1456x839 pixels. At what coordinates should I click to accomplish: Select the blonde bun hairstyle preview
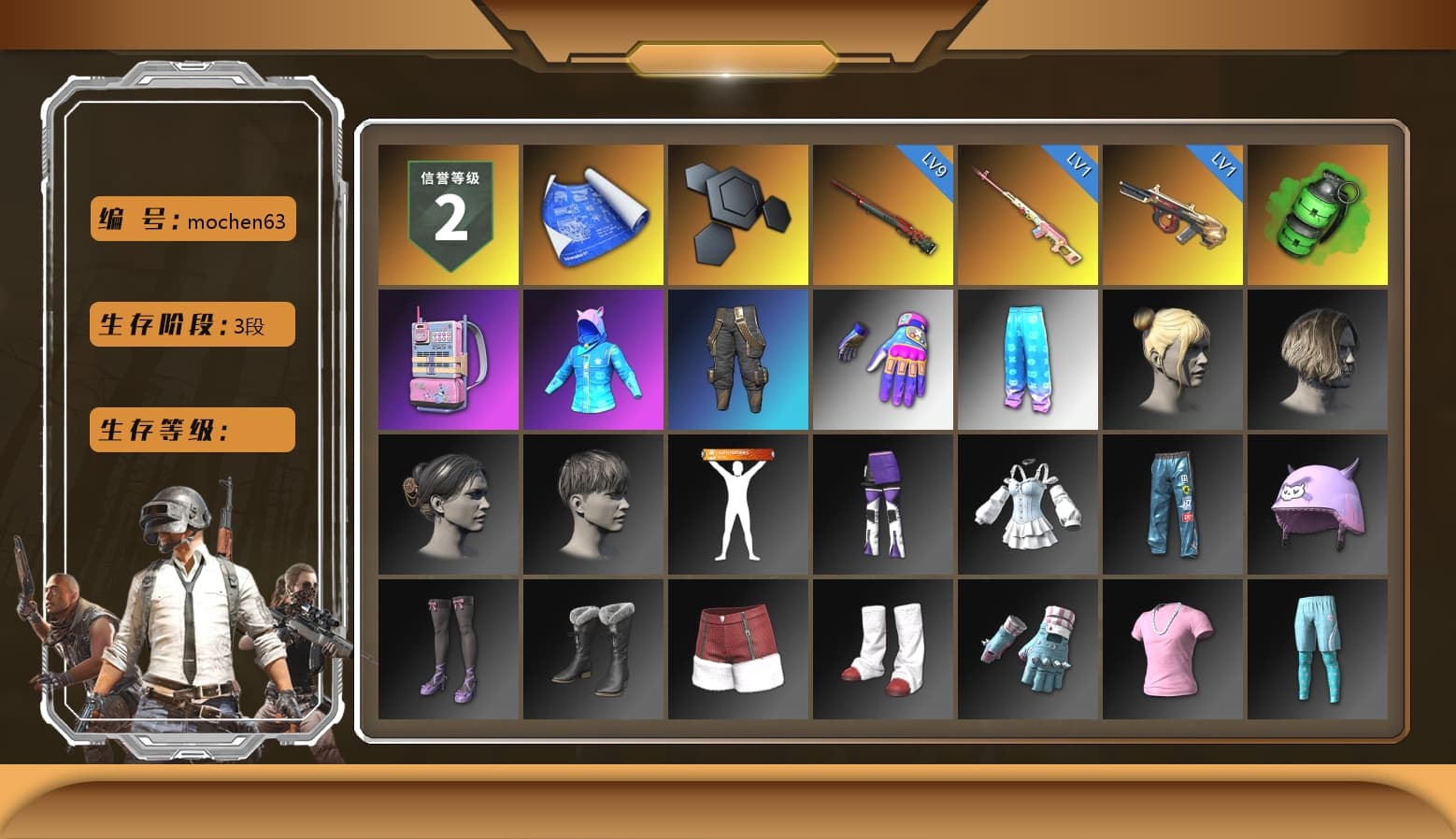tap(1174, 360)
